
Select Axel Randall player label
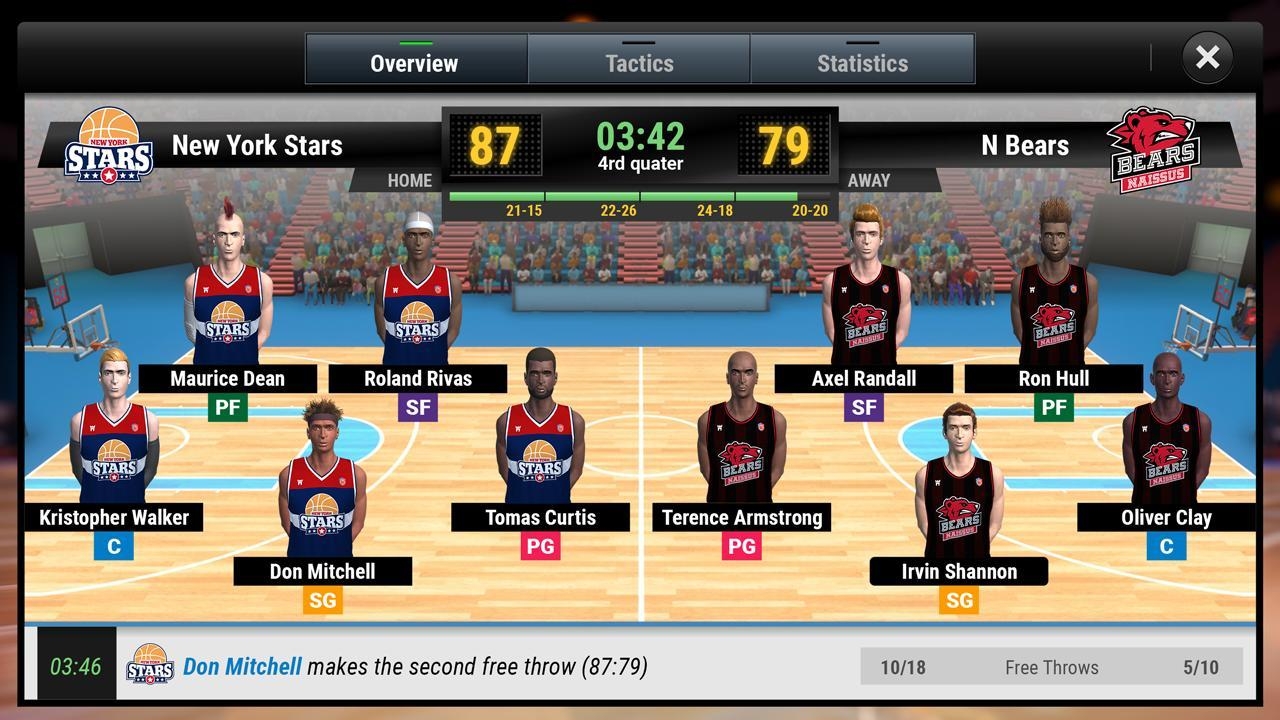point(864,379)
